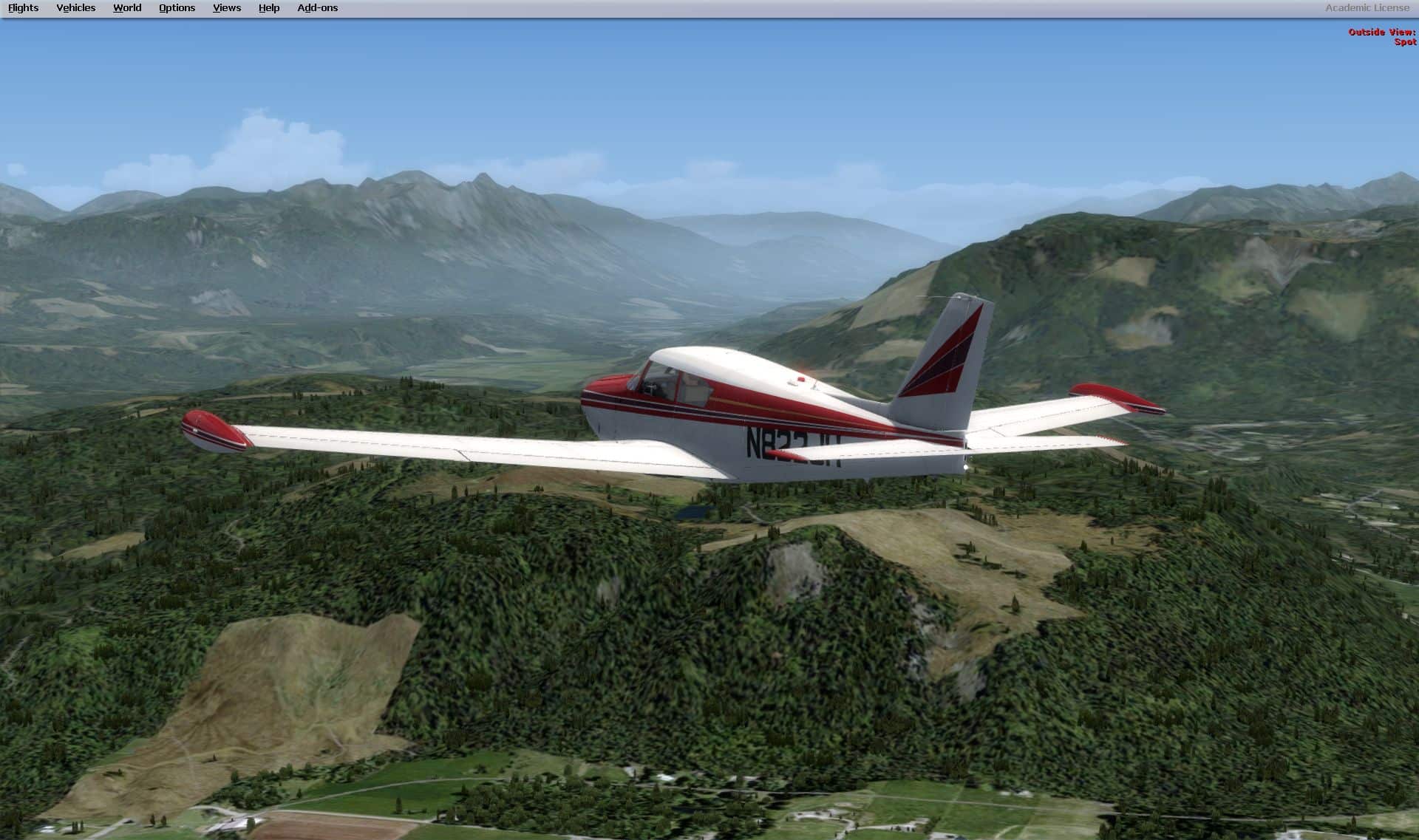Open the Vehicles menu

[x=76, y=8]
